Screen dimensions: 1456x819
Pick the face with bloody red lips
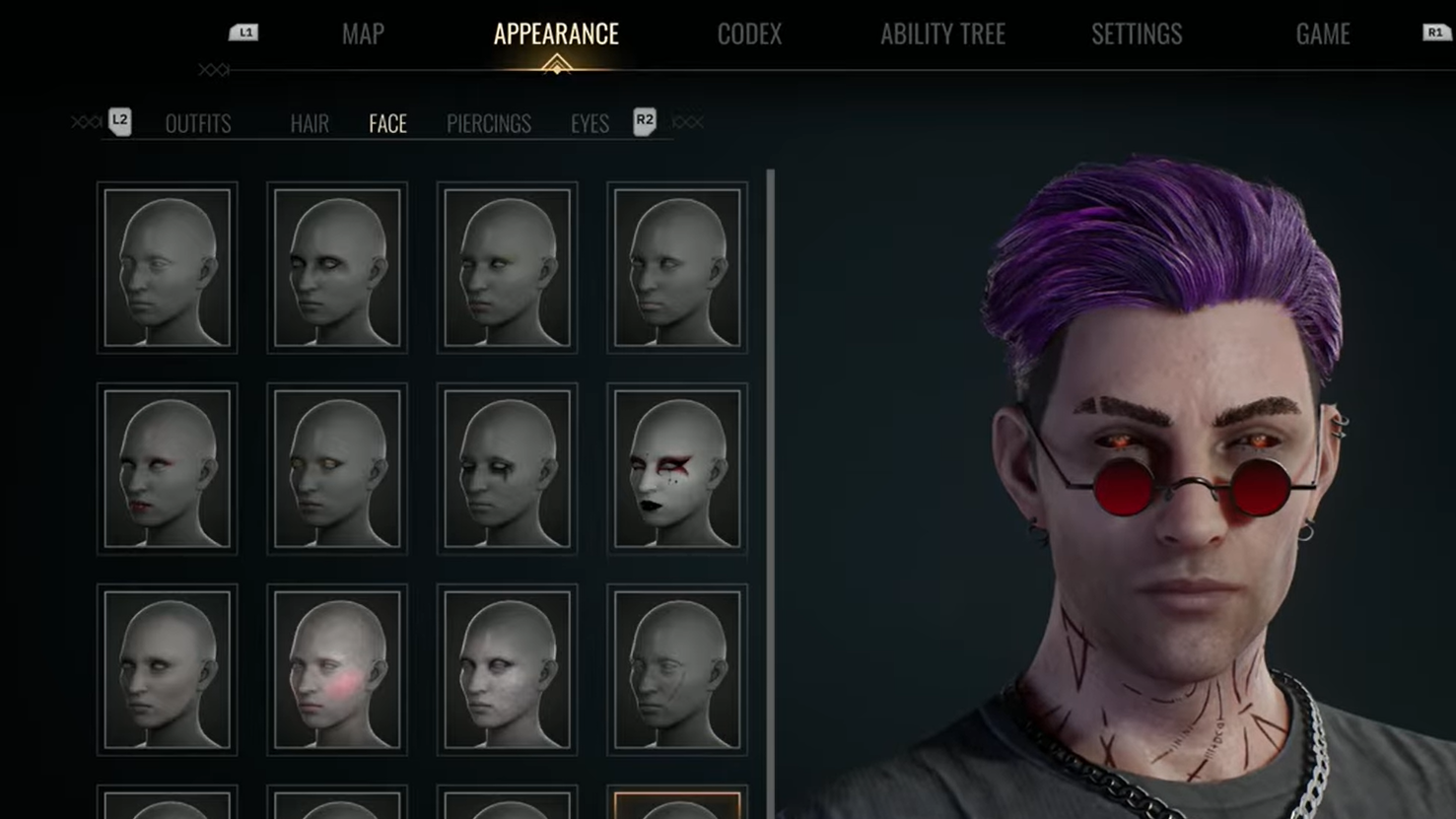tap(168, 468)
